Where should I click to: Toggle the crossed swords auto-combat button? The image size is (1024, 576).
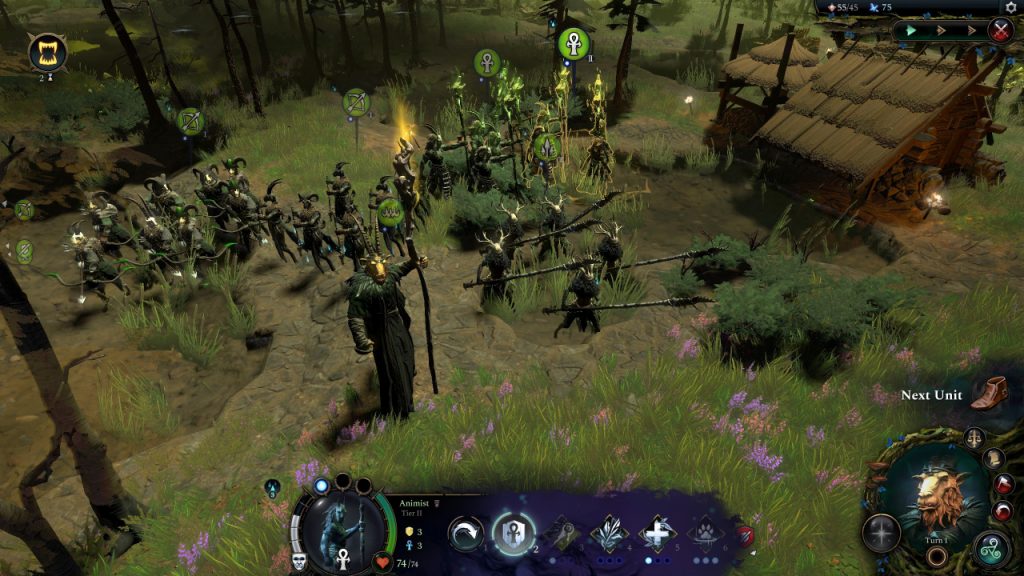point(1000,30)
